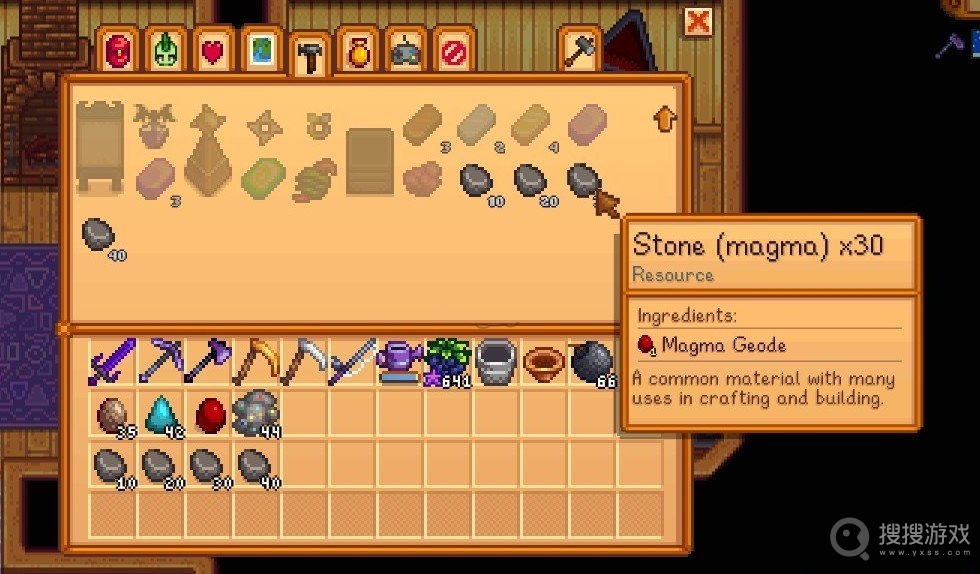Image resolution: width=980 pixels, height=574 pixels.
Task: Show the Social heart tab
Action: click(x=213, y=50)
